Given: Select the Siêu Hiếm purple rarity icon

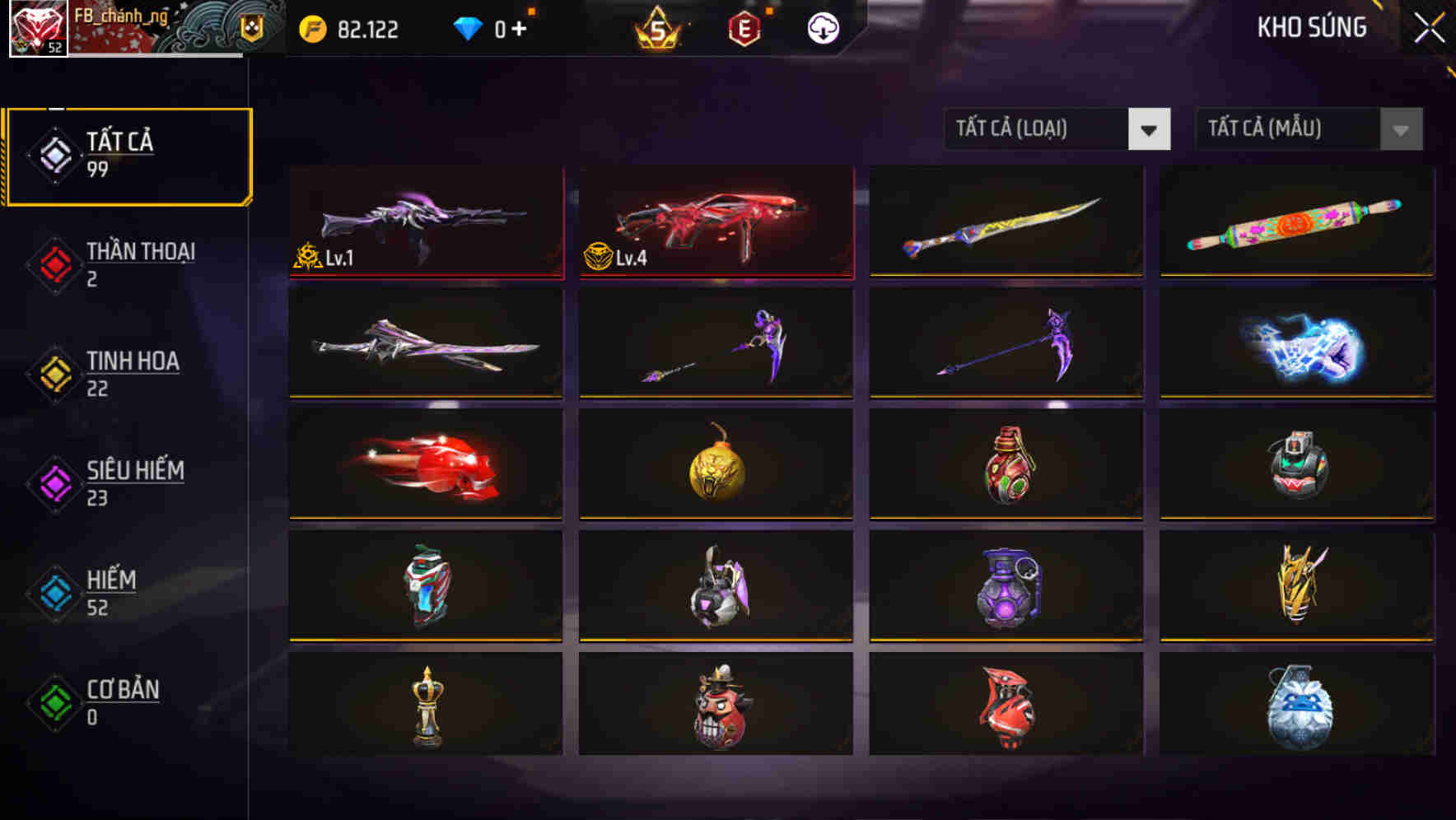Looking at the screenshot, I should (x=54, y=482).
